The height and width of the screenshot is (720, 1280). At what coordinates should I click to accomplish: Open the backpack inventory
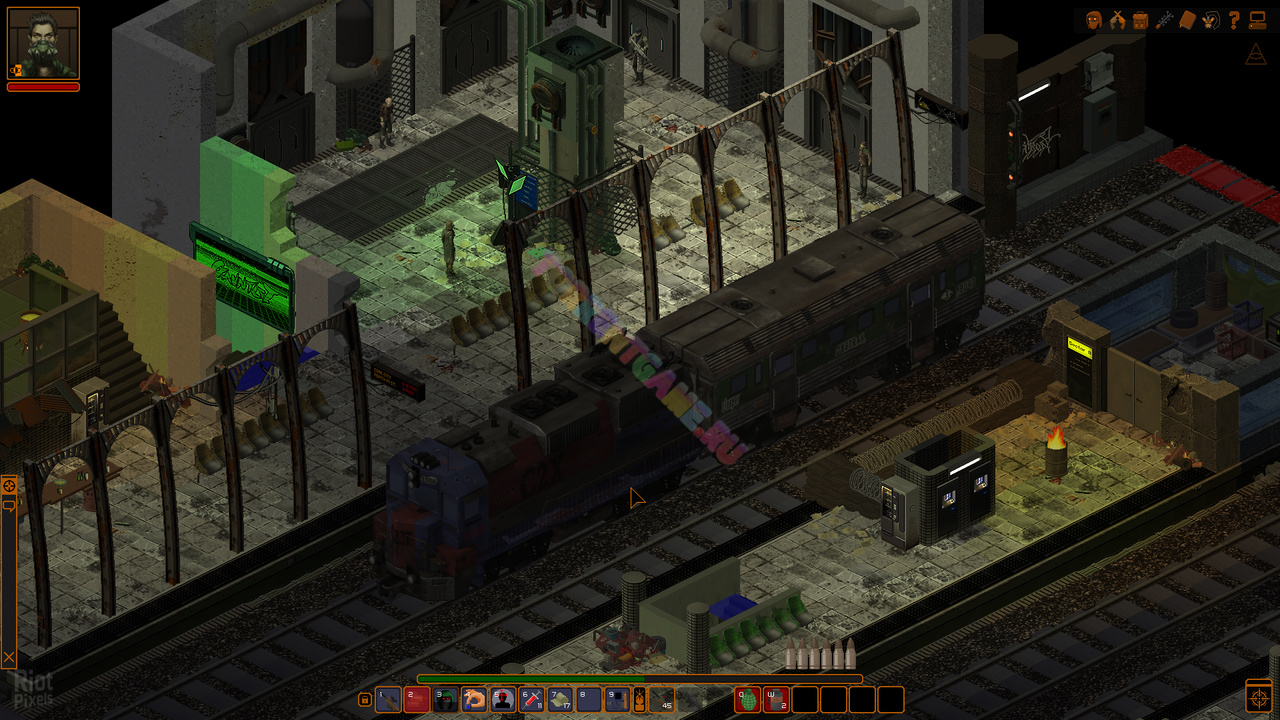[1141, 20]
